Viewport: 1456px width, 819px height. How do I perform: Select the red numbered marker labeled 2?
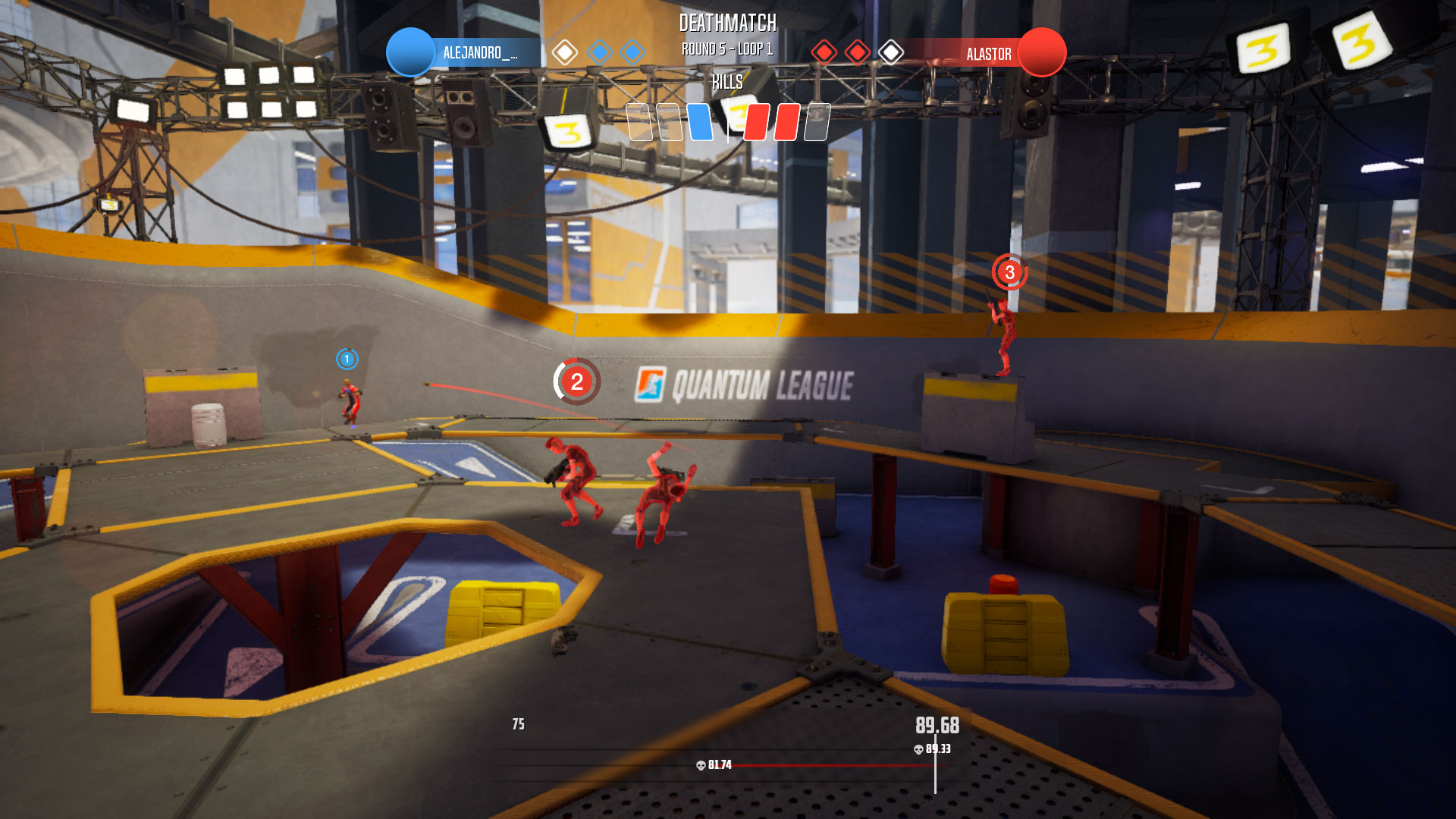577,382
